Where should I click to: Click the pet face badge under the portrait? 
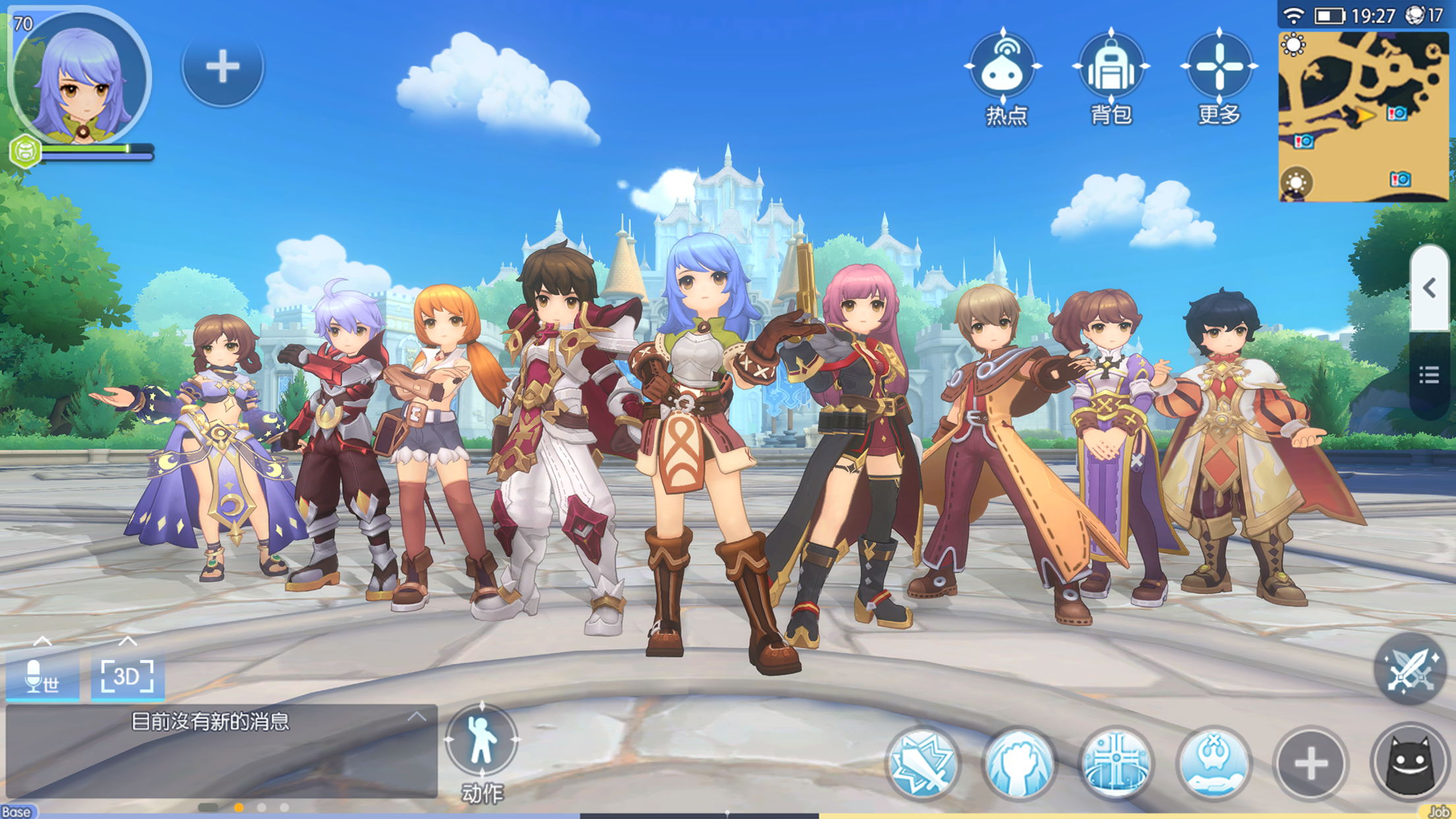pyautogui.click(x=25, y=152)
